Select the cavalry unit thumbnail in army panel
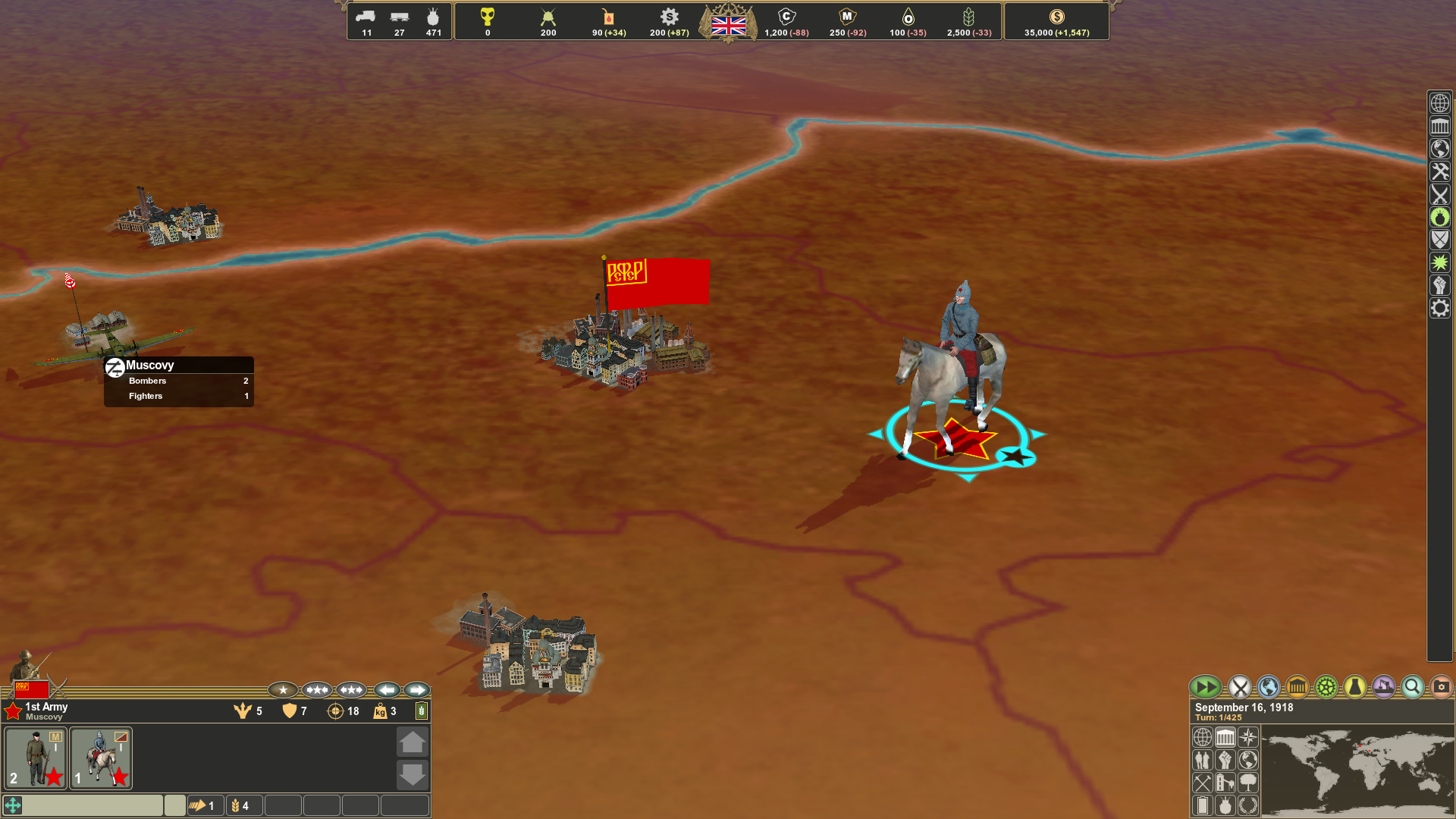The image size is (1456, 819). [100, 758]
